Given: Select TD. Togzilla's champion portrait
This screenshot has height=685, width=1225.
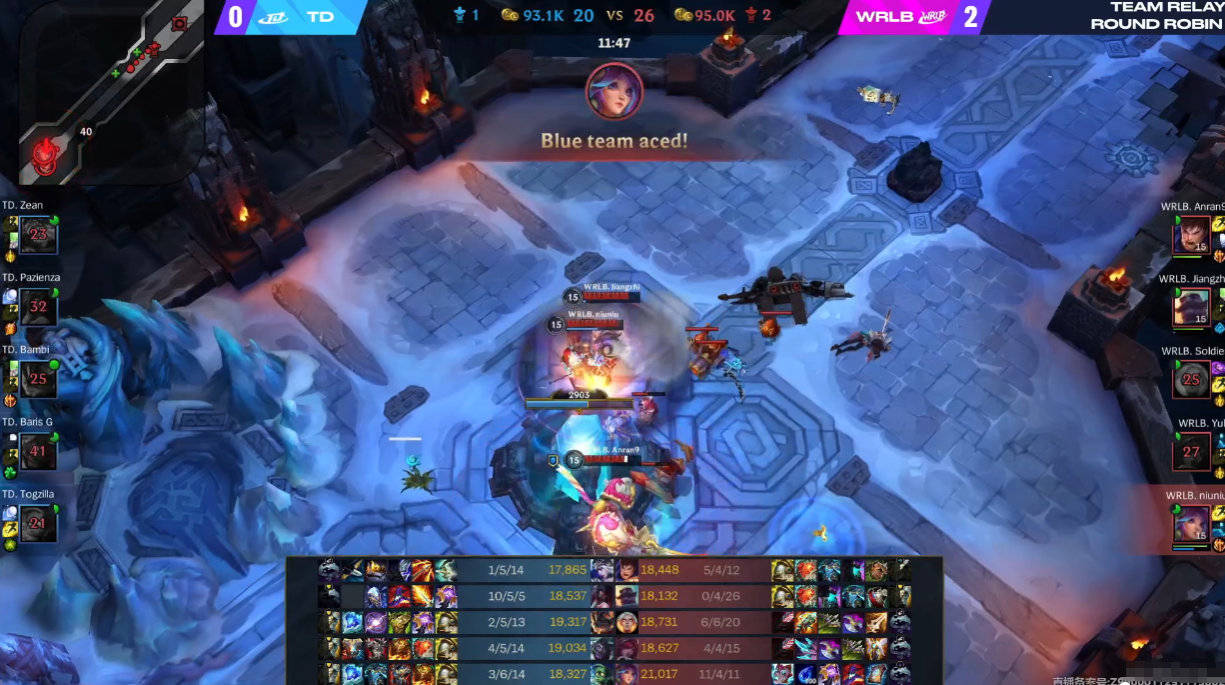Looking at the screenshot, I should click(x=39, y=523).
